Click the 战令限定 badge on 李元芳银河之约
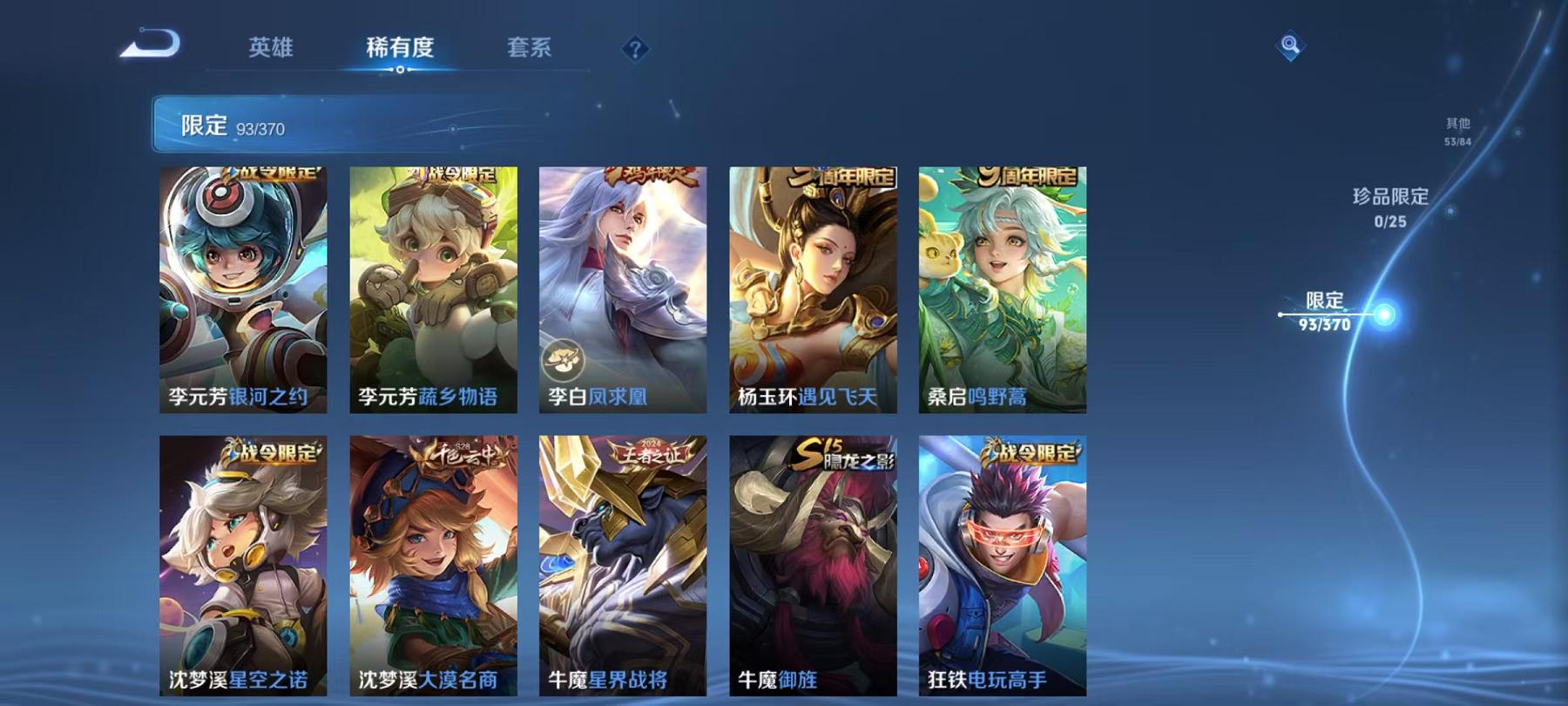 [x=274, y=173]
